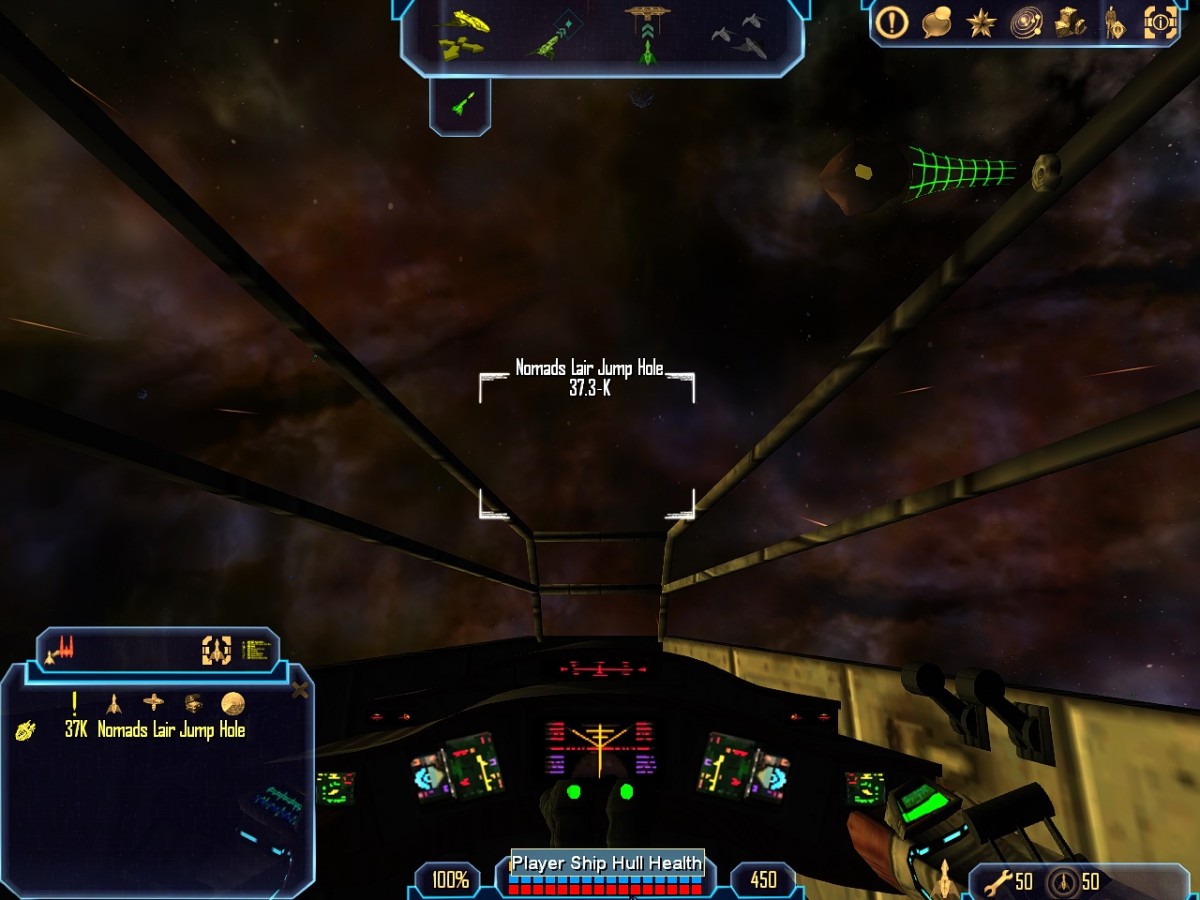Activate the Go To maneuver icon
The image size is (1200, 900).
click(x=552, y=38)
